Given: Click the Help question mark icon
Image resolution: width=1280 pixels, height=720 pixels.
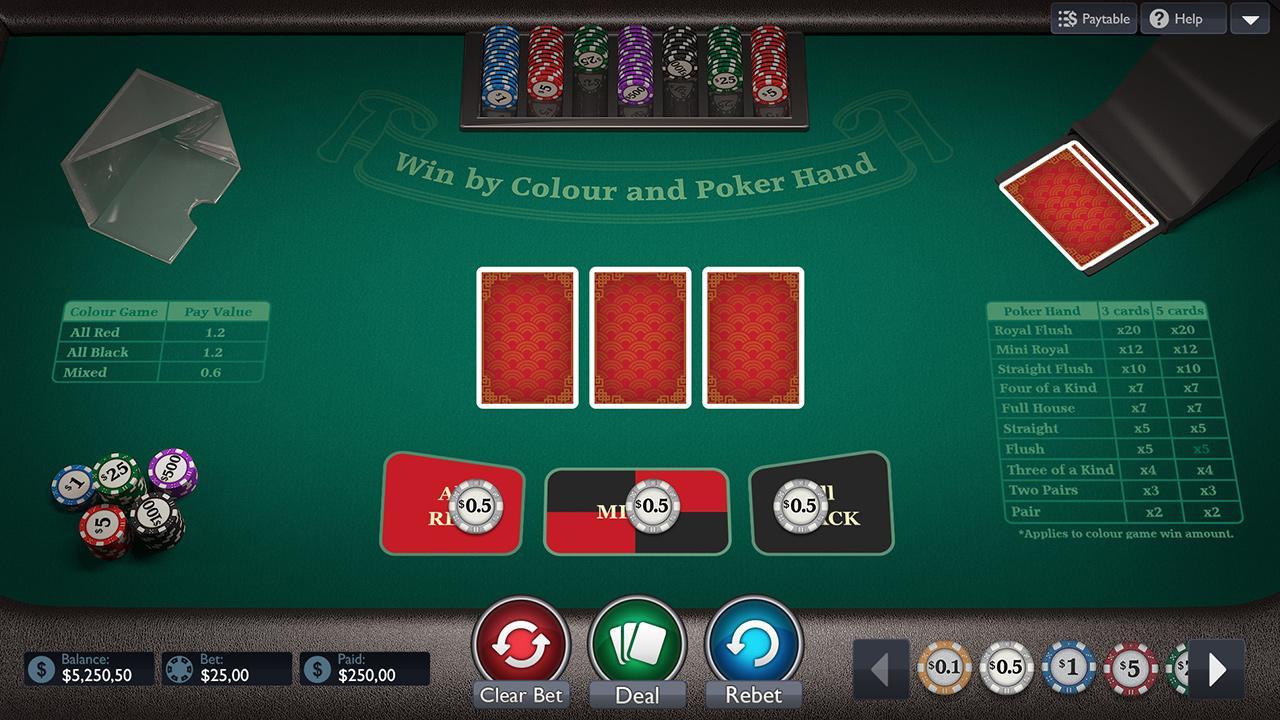Looking at the screenshot, I should (1159, 18).
